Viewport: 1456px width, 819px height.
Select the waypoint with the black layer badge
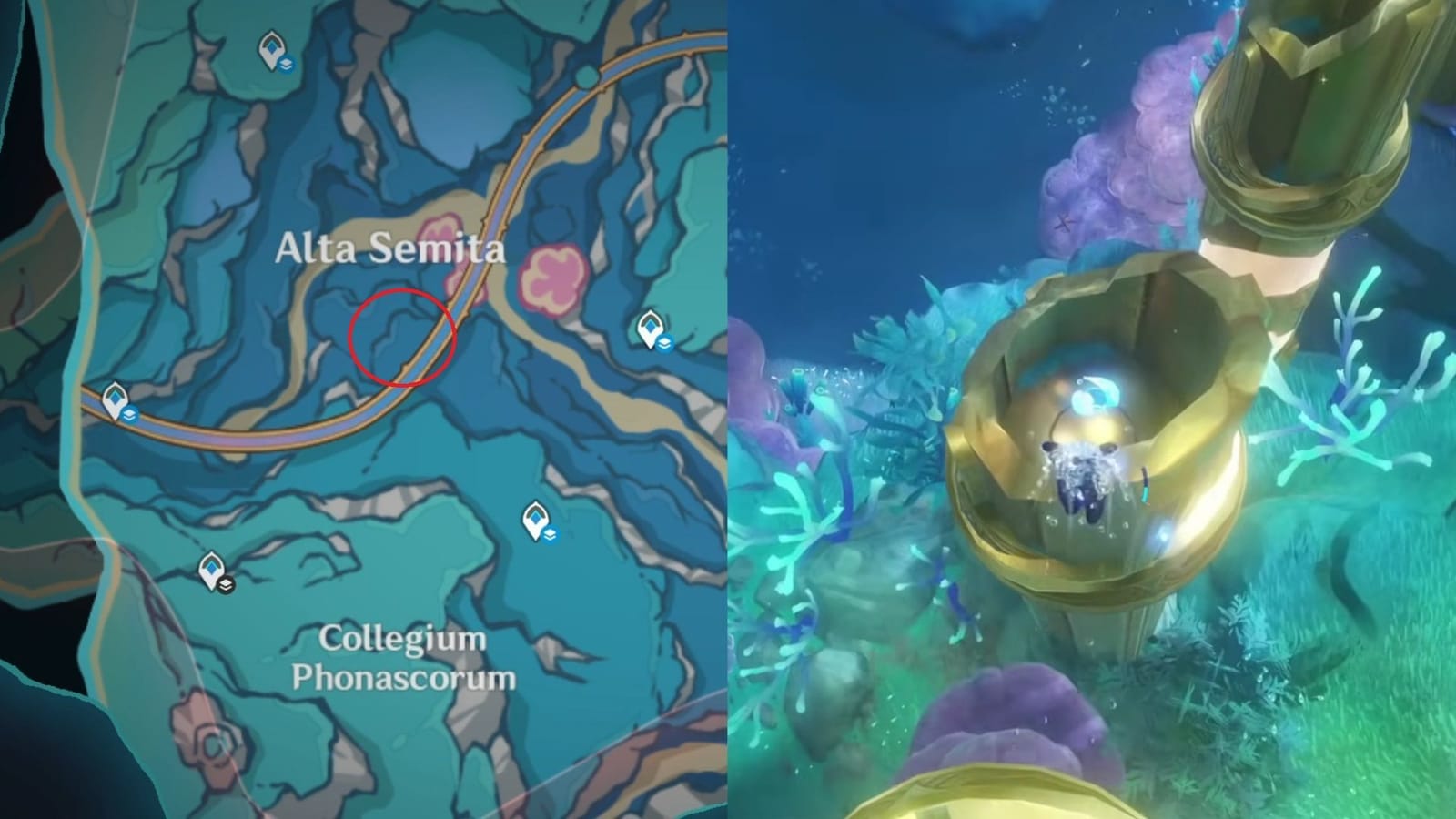point(211,571)
